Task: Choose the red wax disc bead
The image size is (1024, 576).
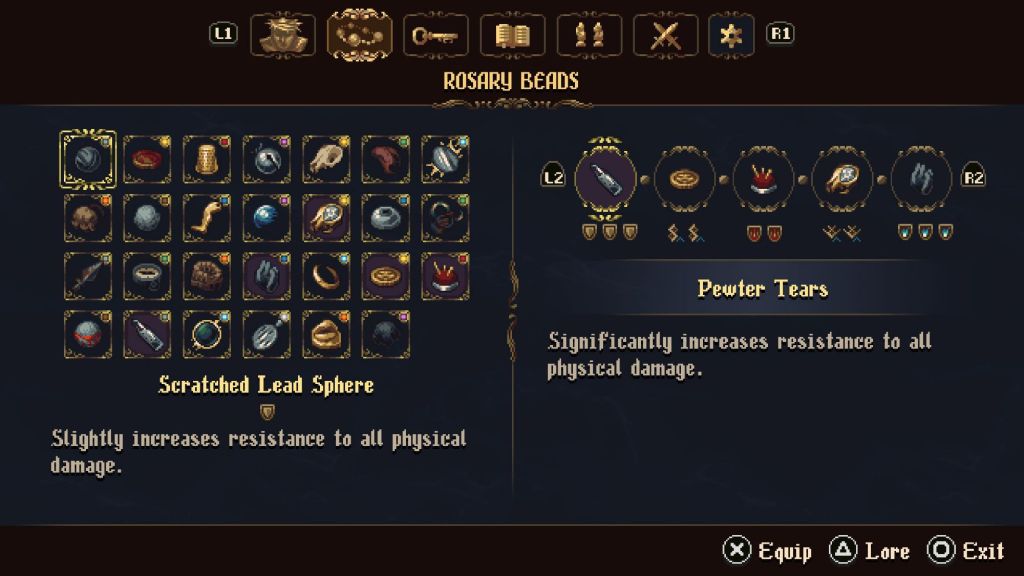Action: [148, 160]
